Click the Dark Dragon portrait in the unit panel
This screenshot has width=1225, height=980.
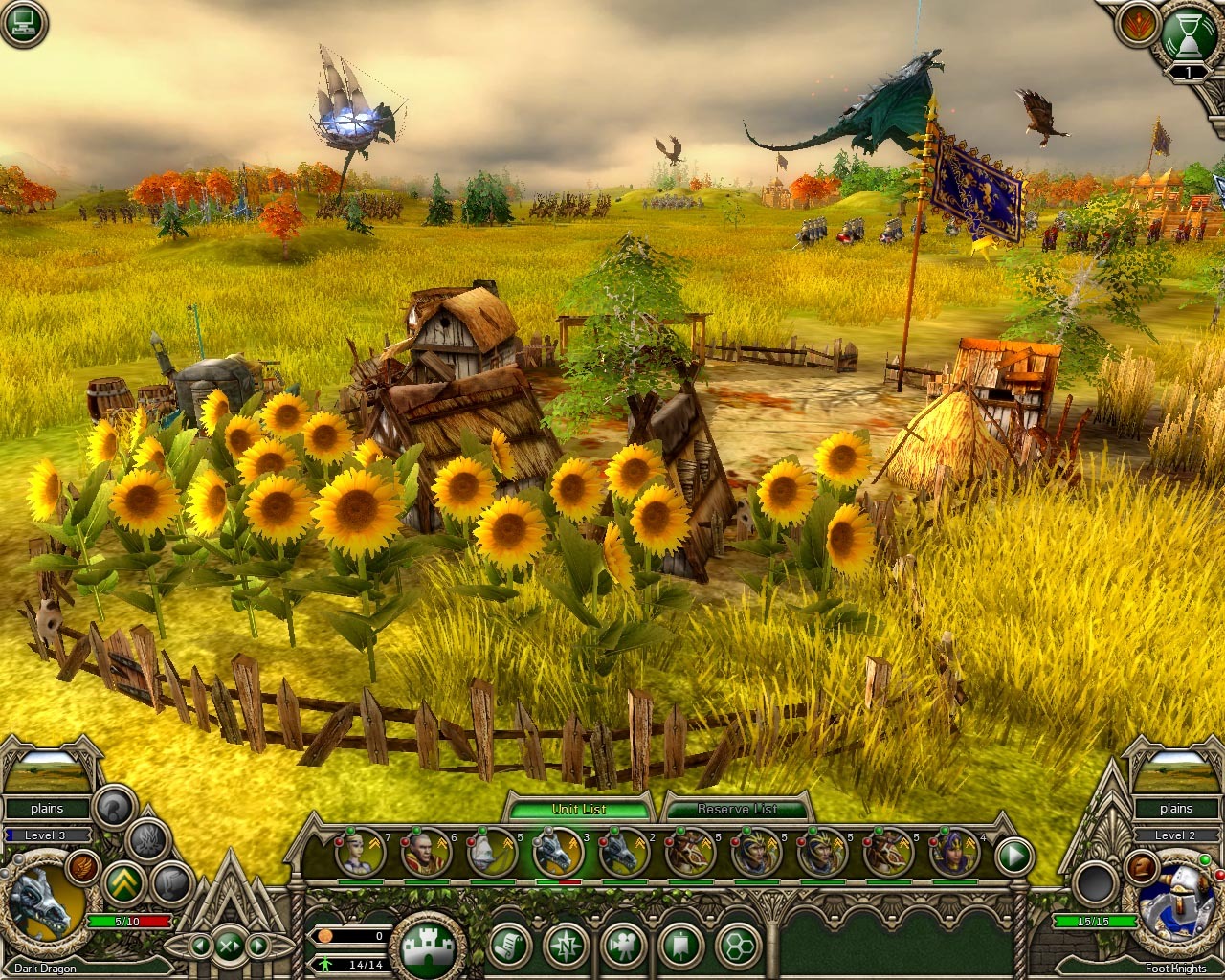pyautogui.click(x=44, y=906)
